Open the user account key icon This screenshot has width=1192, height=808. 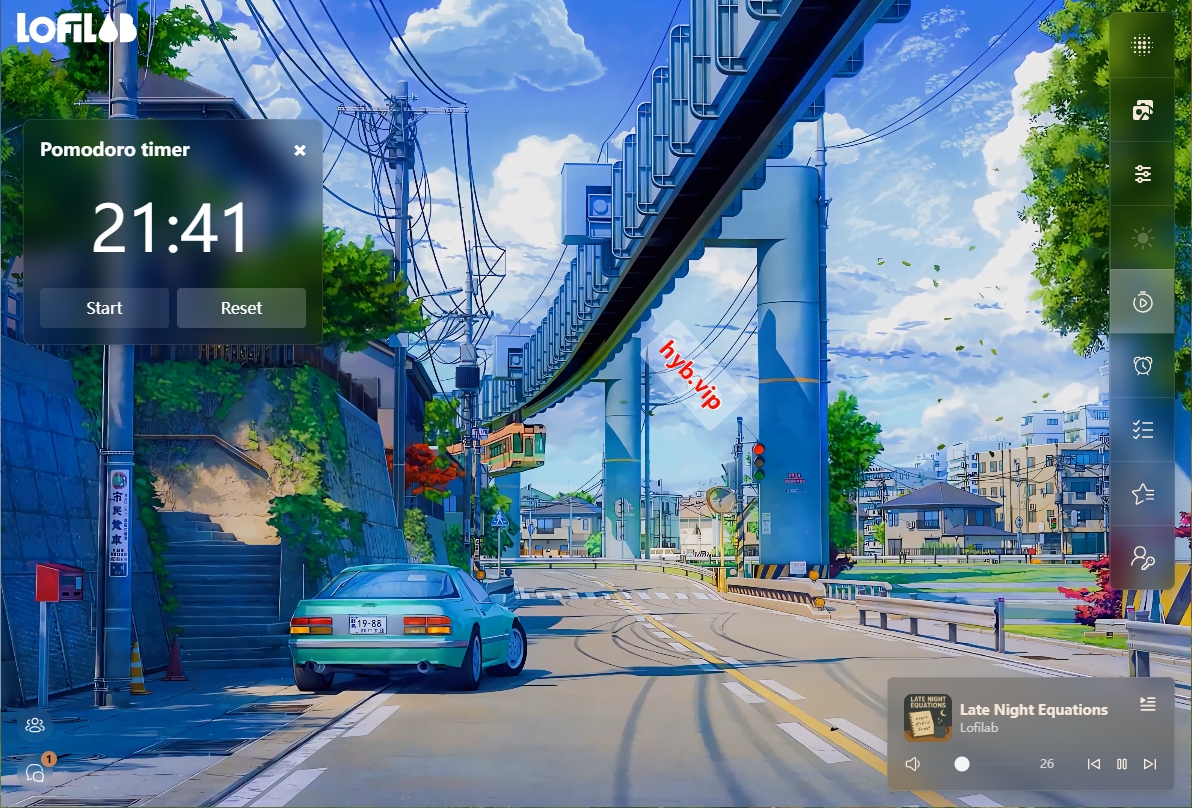[x=1142, y=557]
